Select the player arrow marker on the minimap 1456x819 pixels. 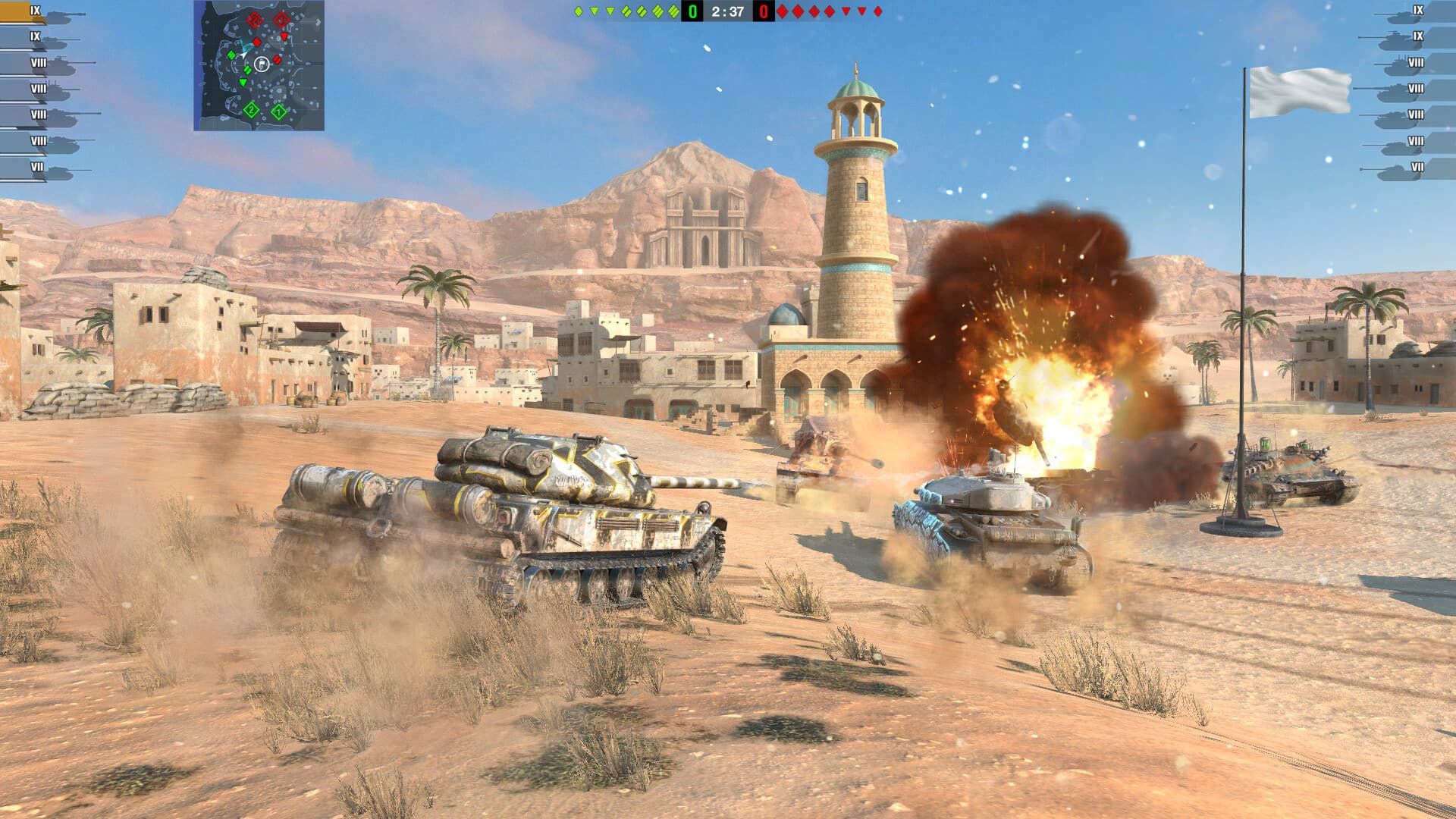tap(243, 55)
